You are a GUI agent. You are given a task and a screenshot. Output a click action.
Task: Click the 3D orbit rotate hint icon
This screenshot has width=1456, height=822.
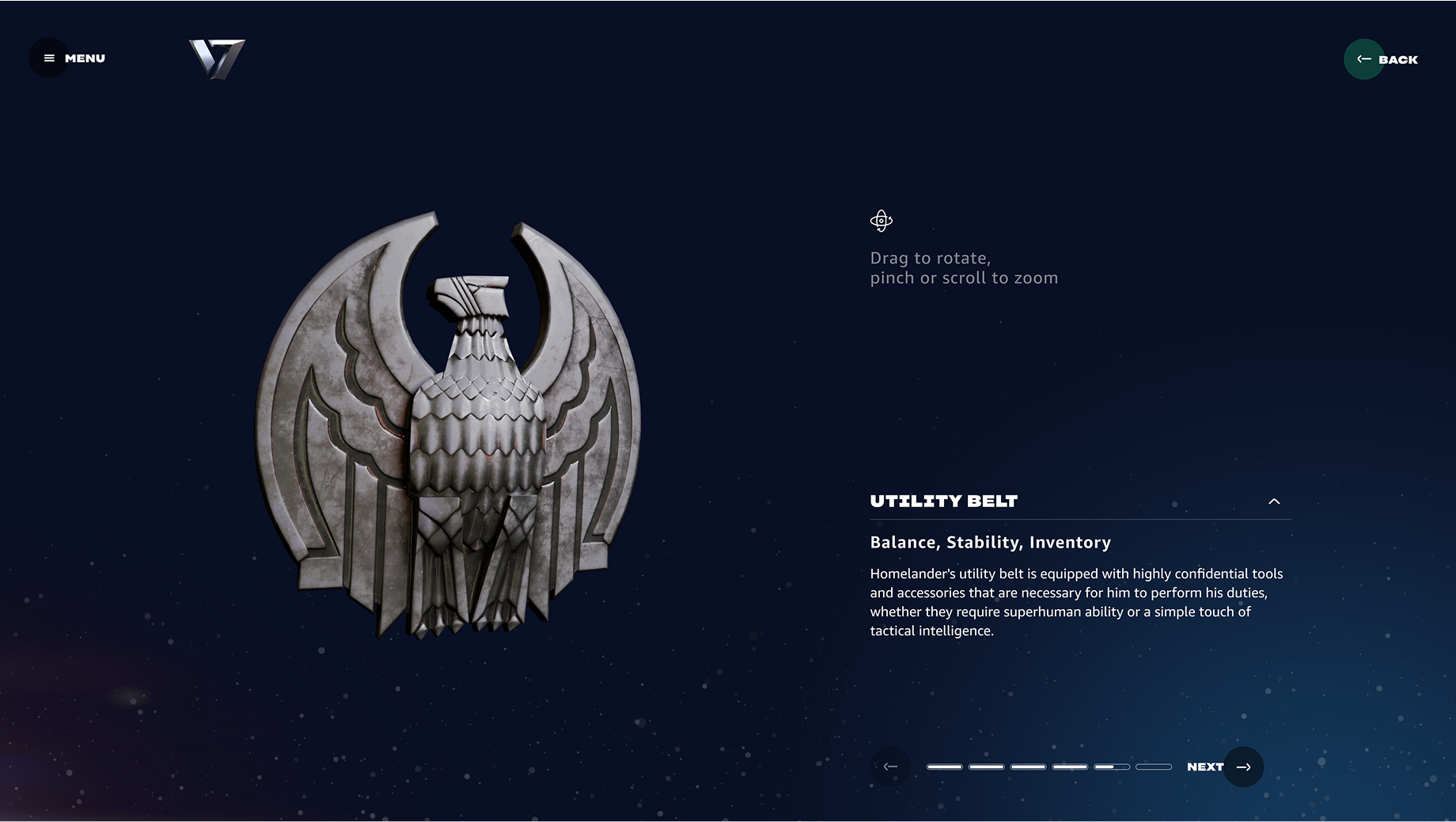pos(883,220)
